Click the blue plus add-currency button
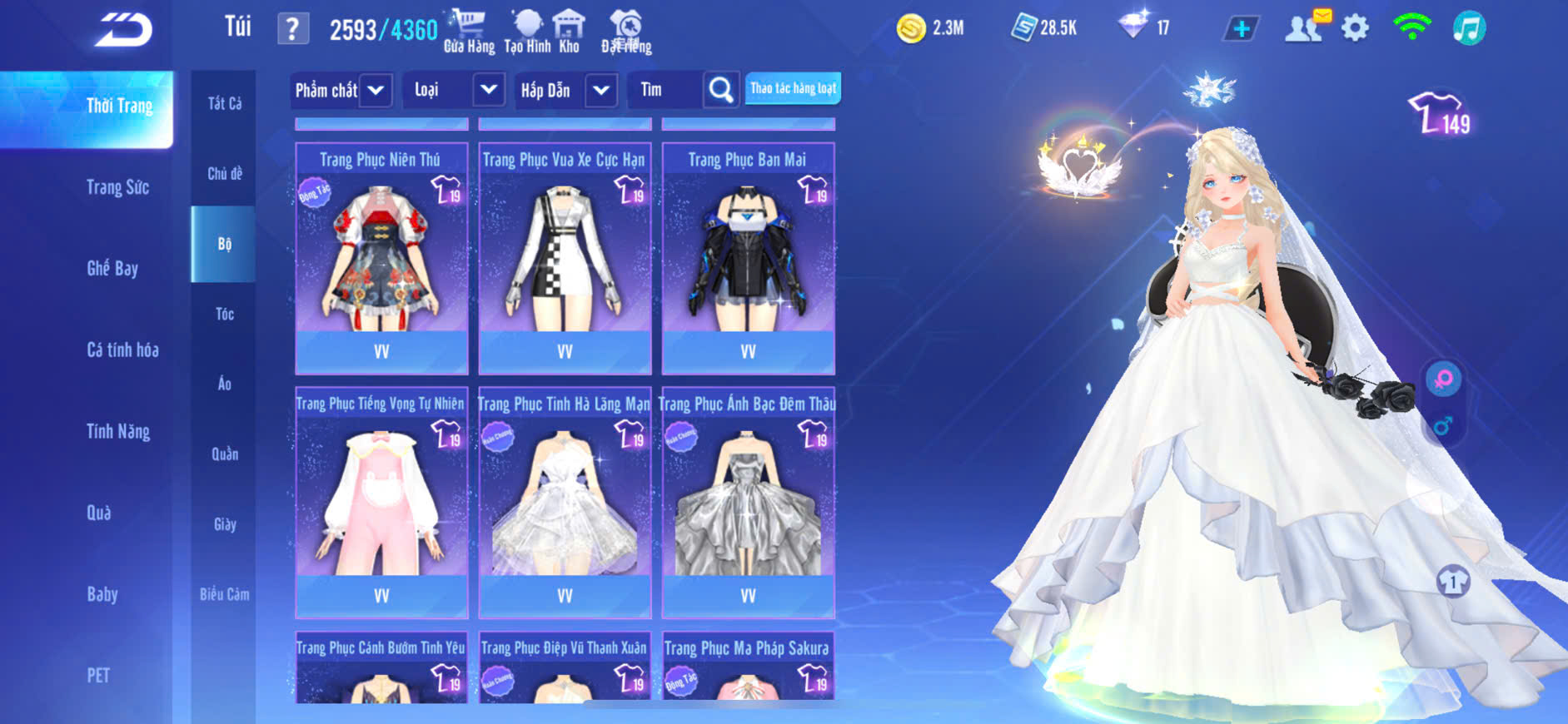Viewport: 1568px width, 724px height. coord(1241,29)
